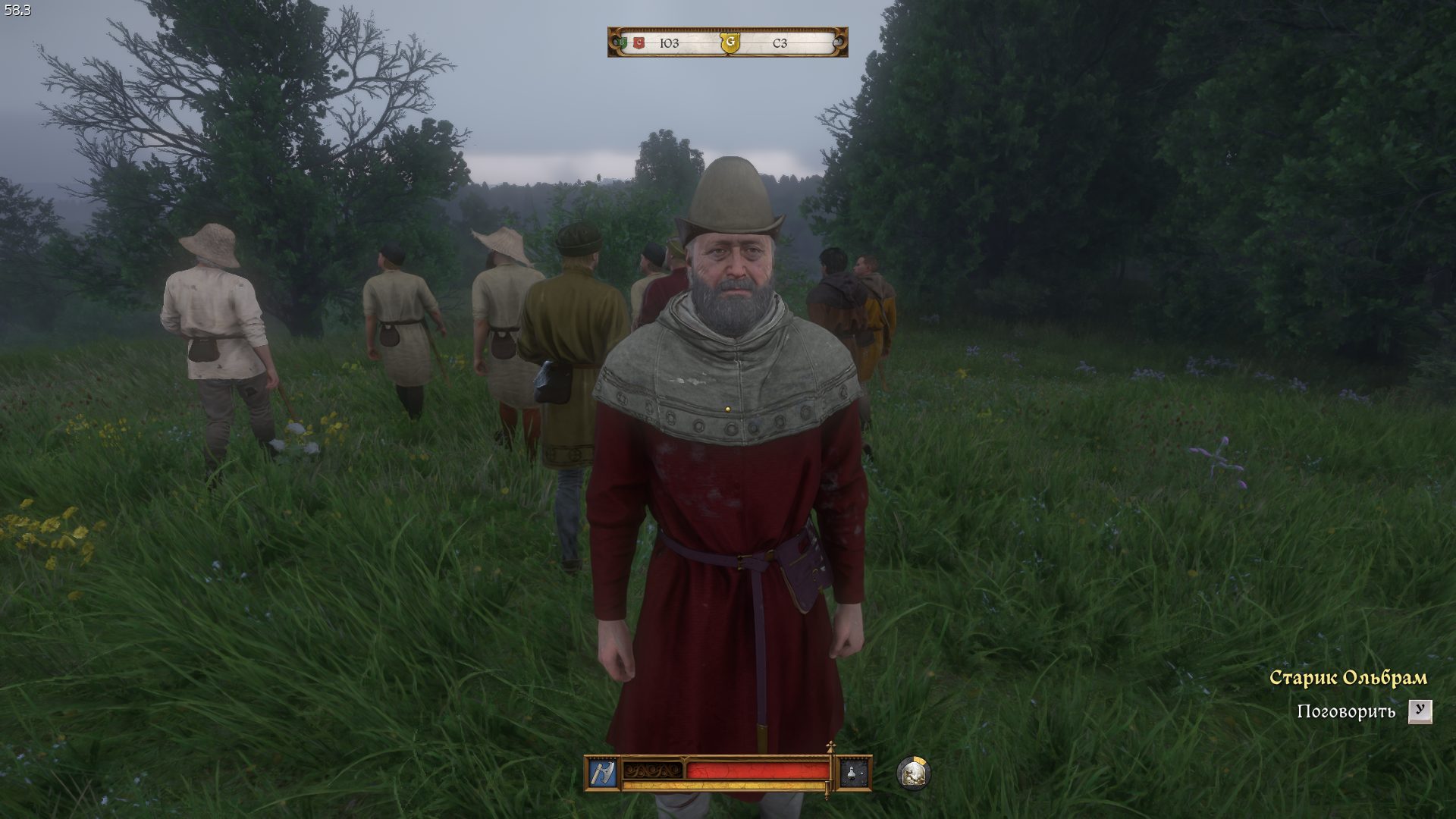Choose the Поговорить interaction prompt
The height and width of the screenshot is (819, 1456).
click(x=1346, y=711)
